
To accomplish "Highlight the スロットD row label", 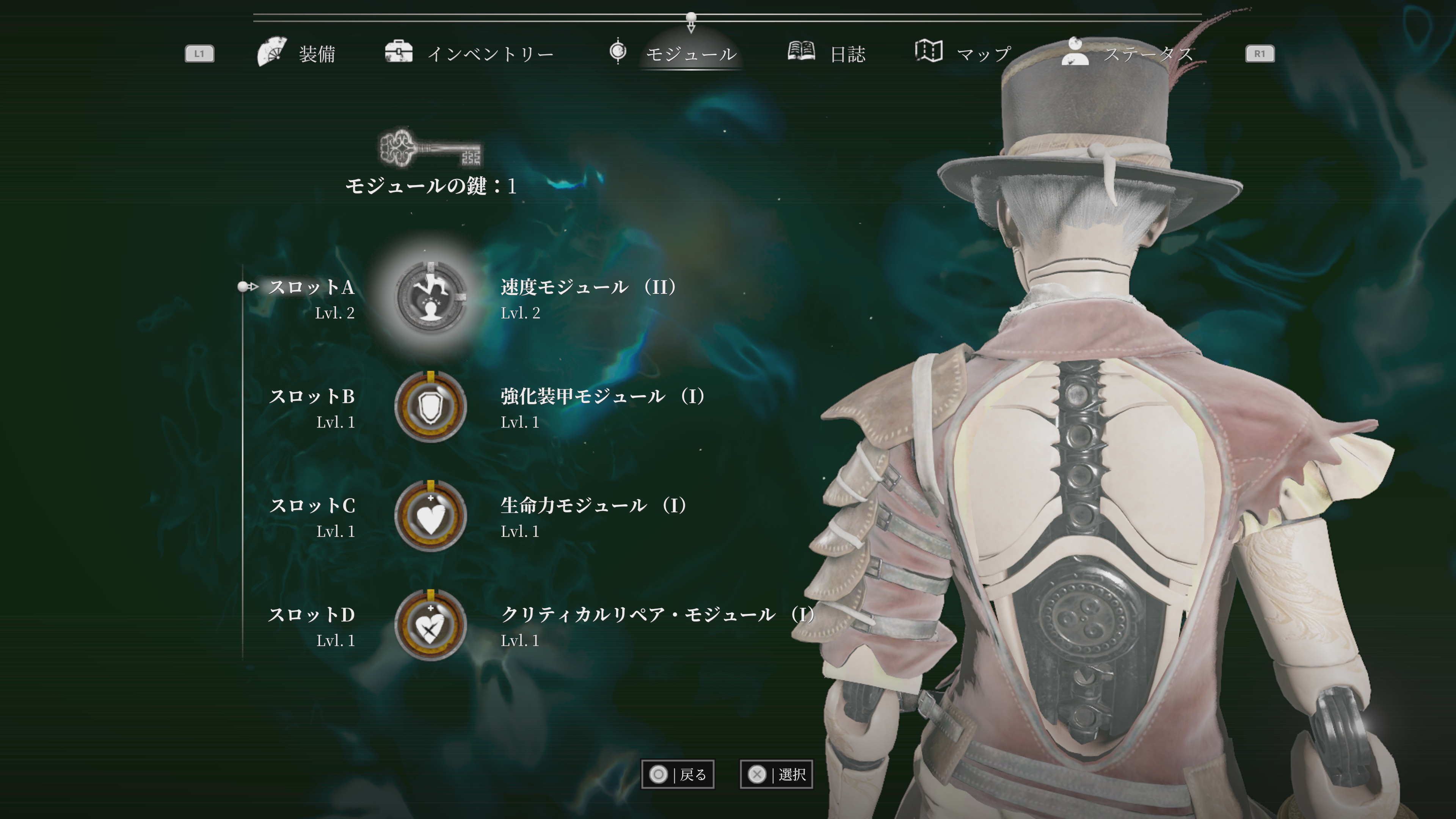I will tap(312, 615).
